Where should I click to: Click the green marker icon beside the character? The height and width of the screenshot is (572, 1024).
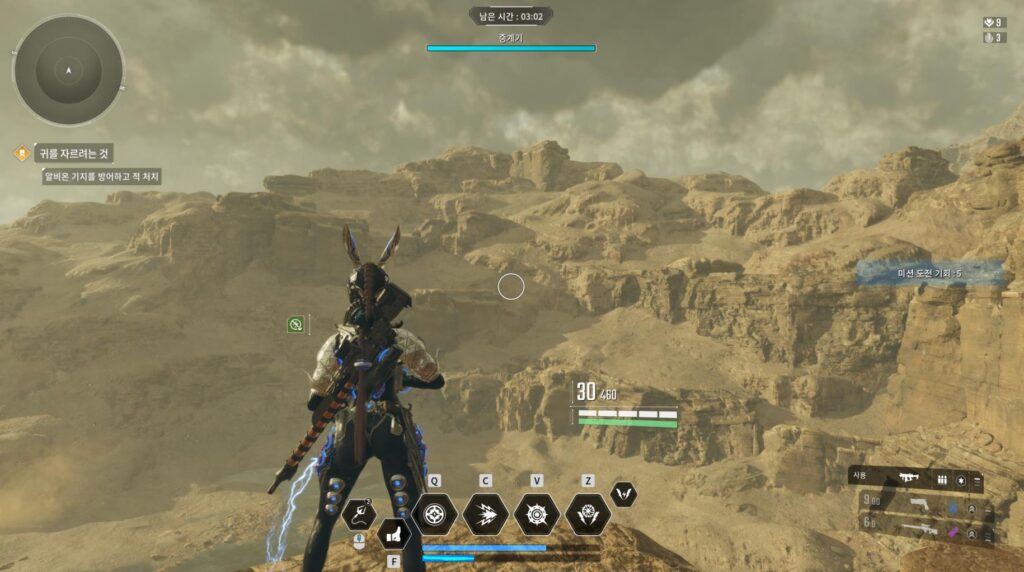[x=296, y=324]
